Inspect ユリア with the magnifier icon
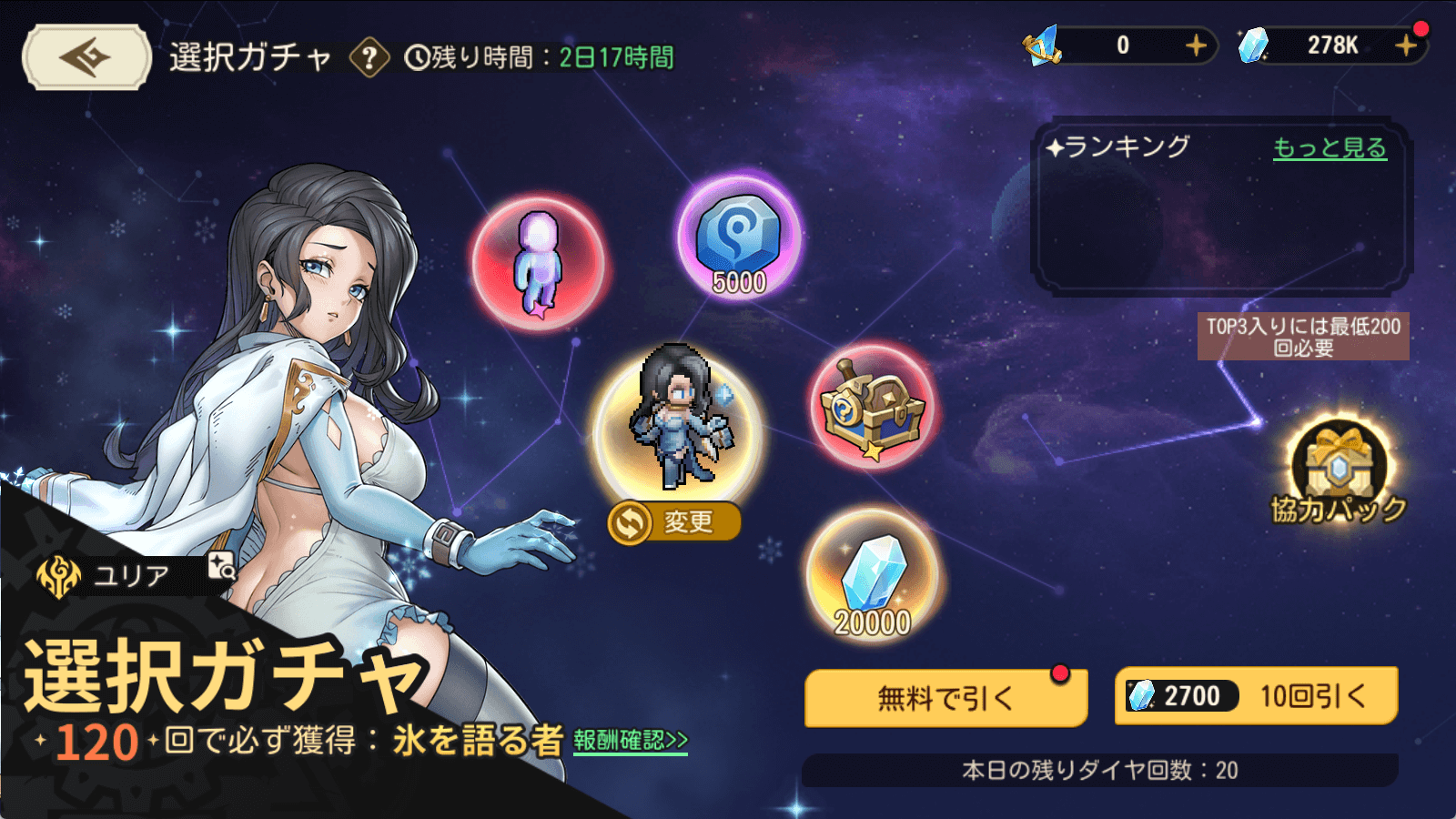The image size is (1456, 819). coord(221,566)
